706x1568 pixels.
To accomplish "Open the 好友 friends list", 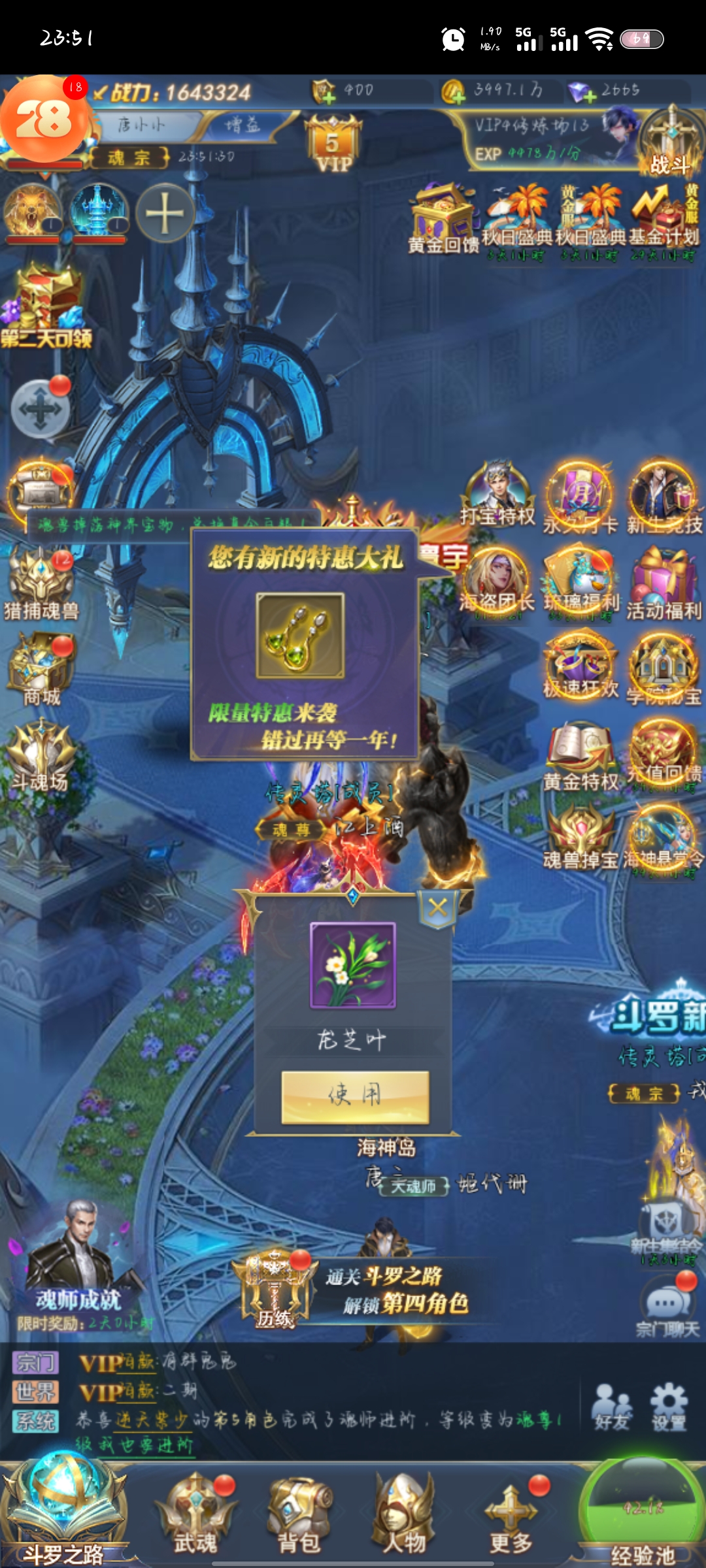I will (x=613, y=1408).
